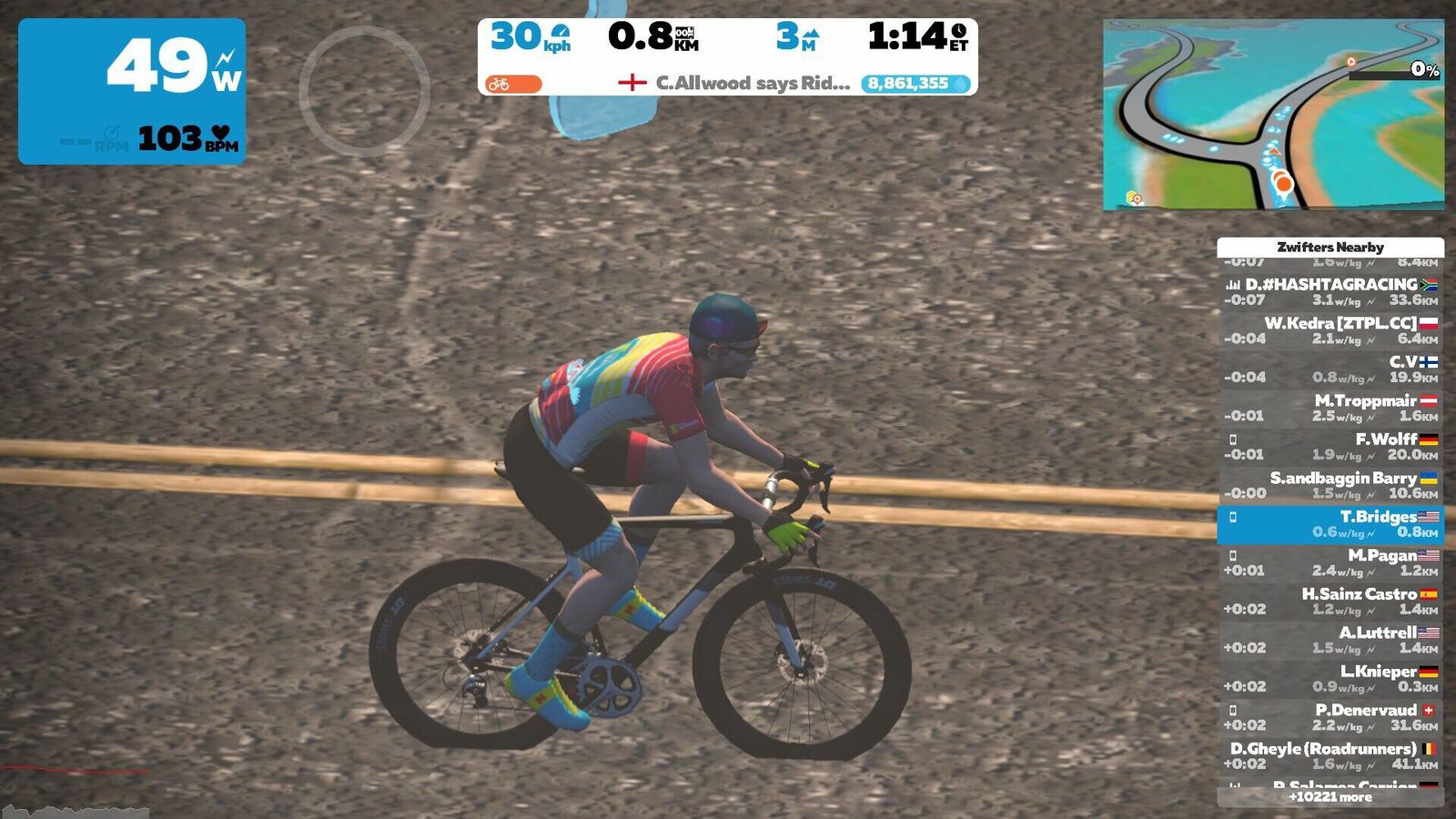Viewport: 1456px width, 819px height.
Task: Select H.Sainz Castro rider row
Action: [1330, 602]
